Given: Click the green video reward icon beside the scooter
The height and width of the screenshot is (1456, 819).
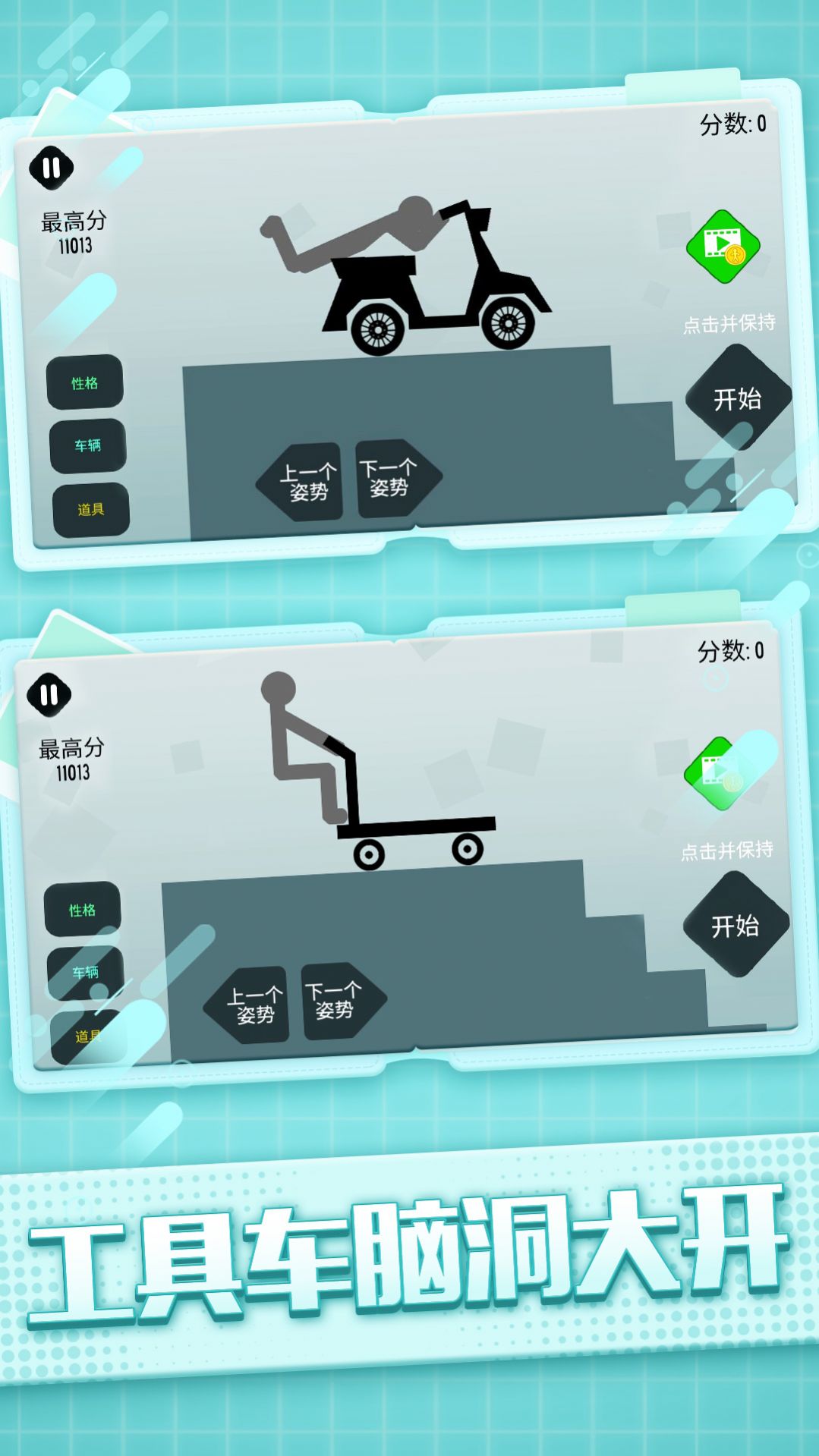Looking at the screenshot, I should pos(723,247).
